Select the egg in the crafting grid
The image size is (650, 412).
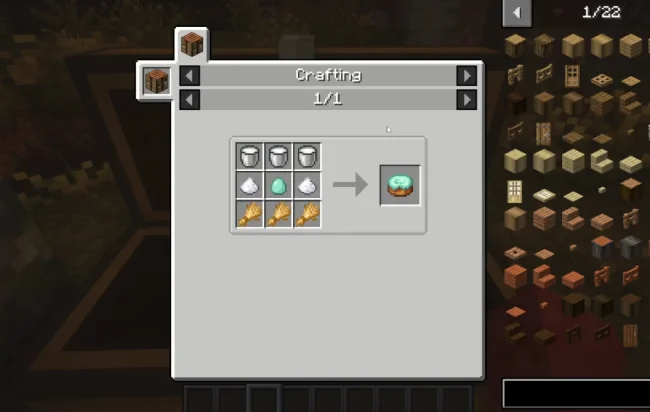[279, 185]
